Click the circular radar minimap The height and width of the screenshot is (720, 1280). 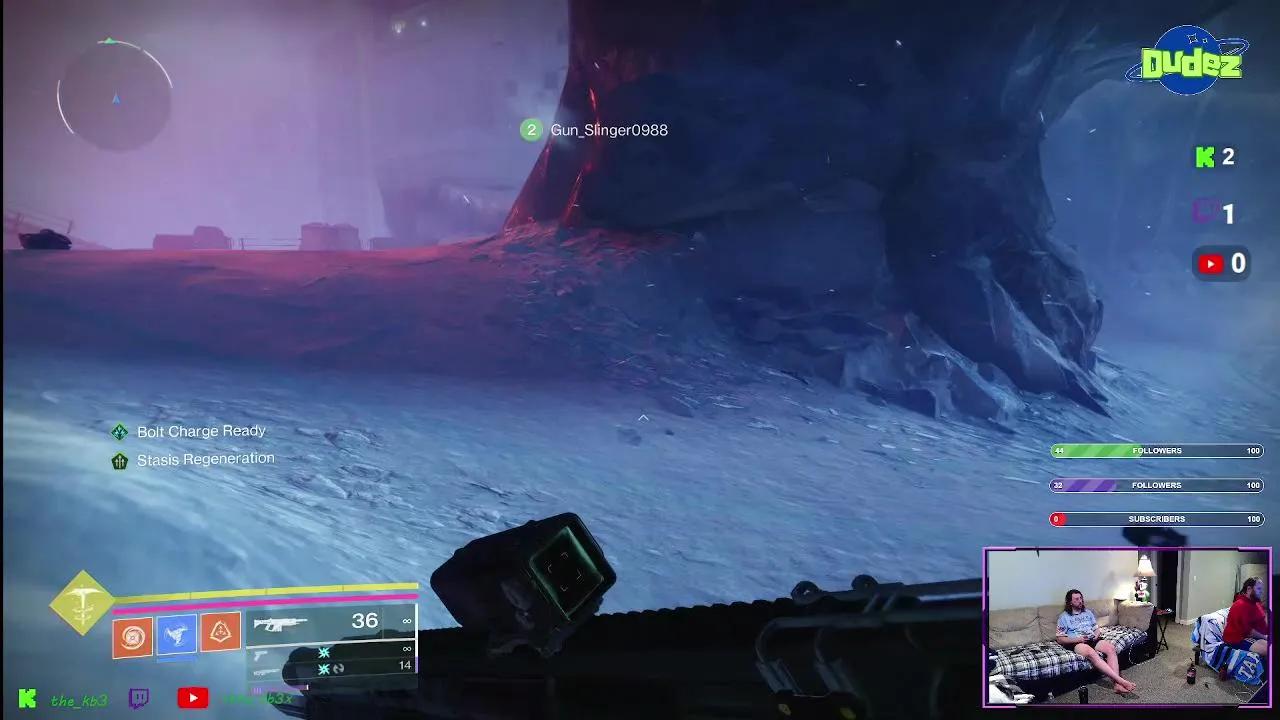coord(115,97)
